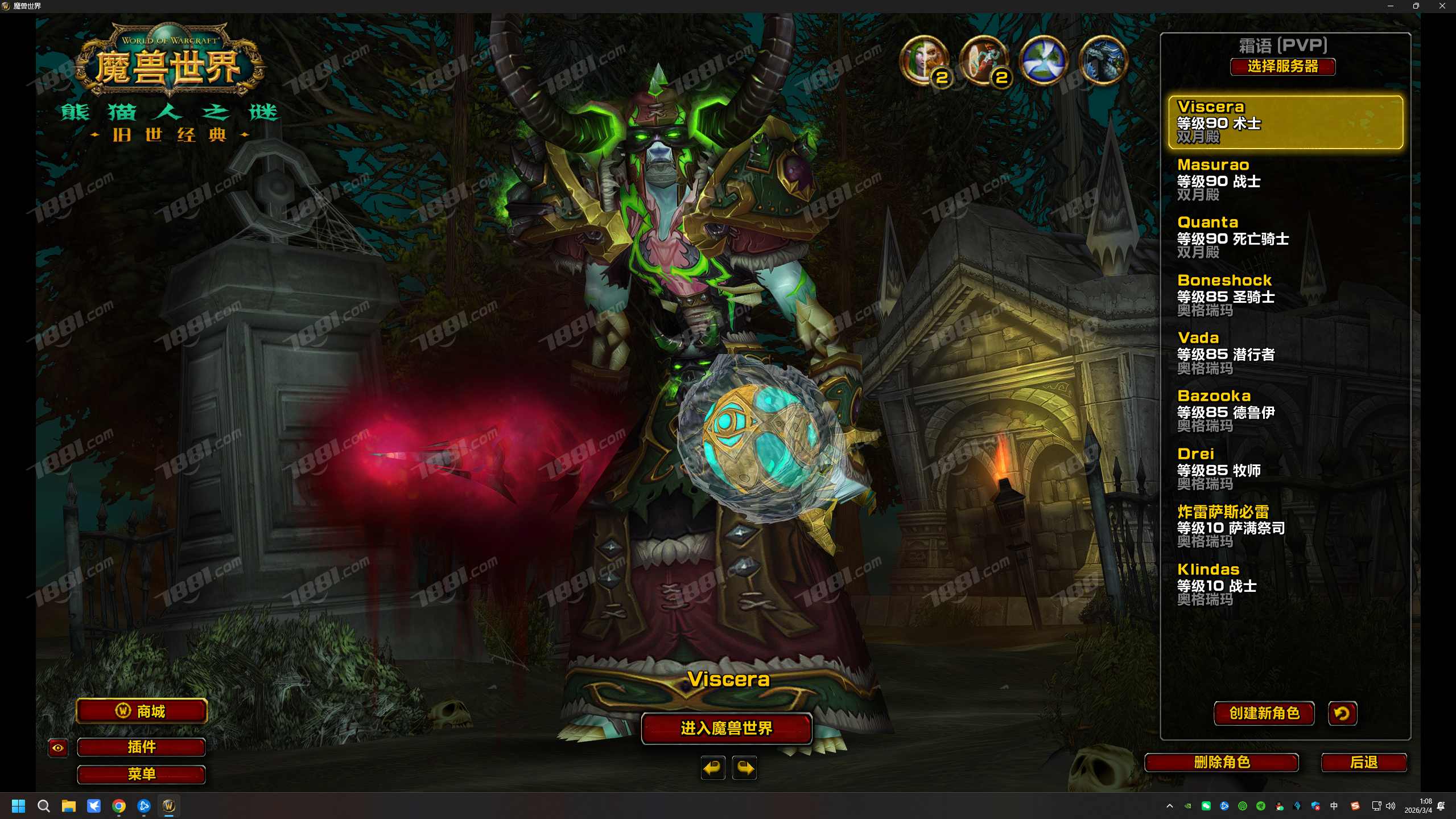1456x819 pixels.
Task: Click the undo arrow beside create character
Action: tap(1342, 713)
